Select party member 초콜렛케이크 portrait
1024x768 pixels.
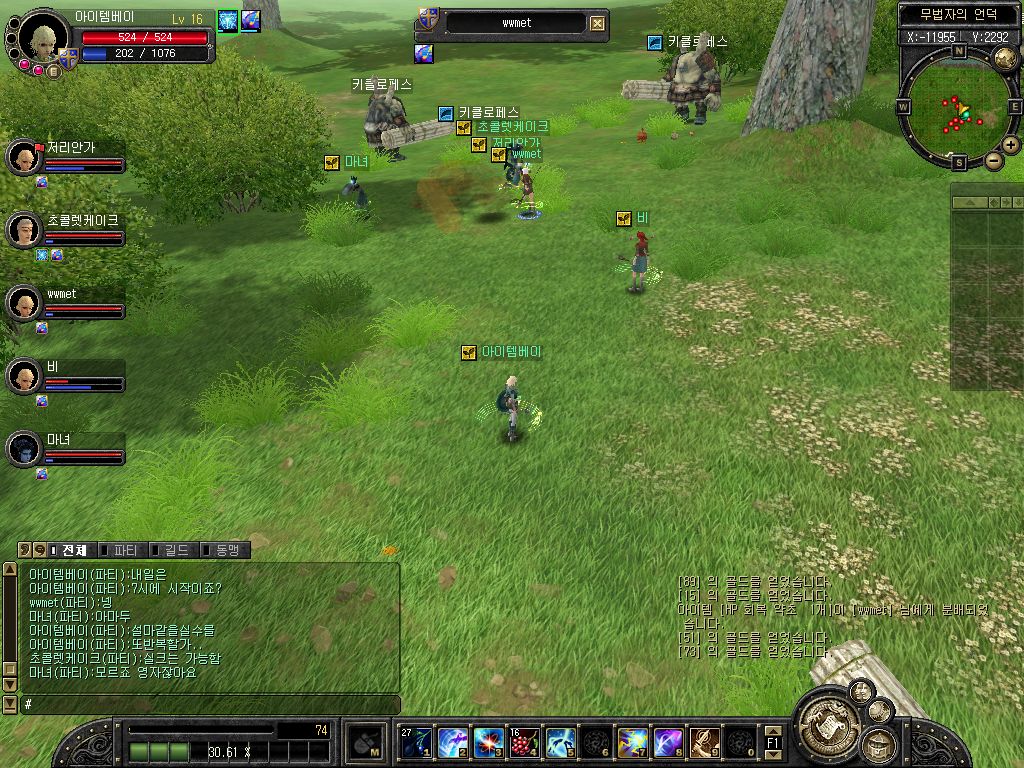[22, 230]
